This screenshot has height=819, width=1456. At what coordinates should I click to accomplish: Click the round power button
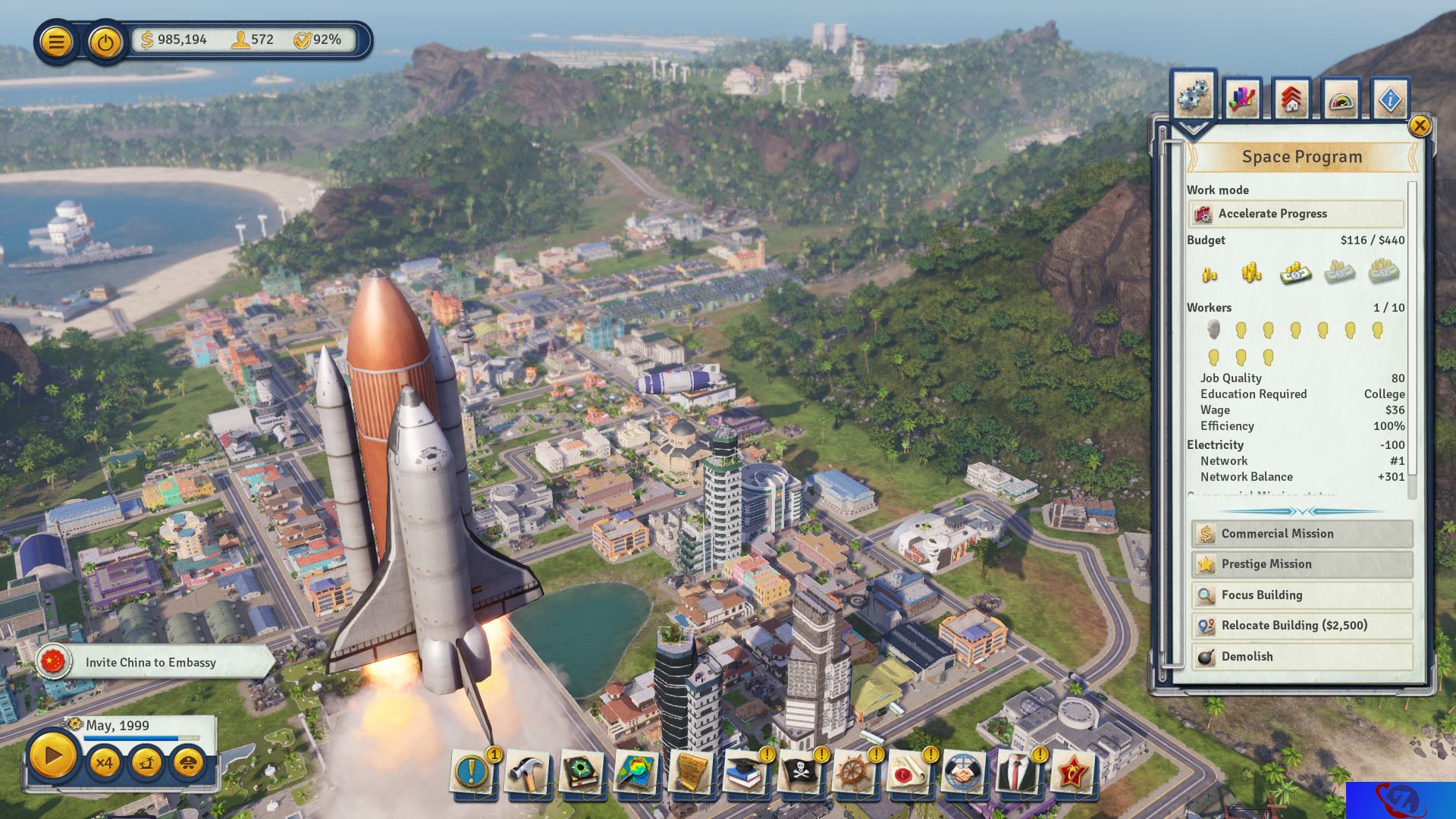pyautogui.click(x=105, y=41)
